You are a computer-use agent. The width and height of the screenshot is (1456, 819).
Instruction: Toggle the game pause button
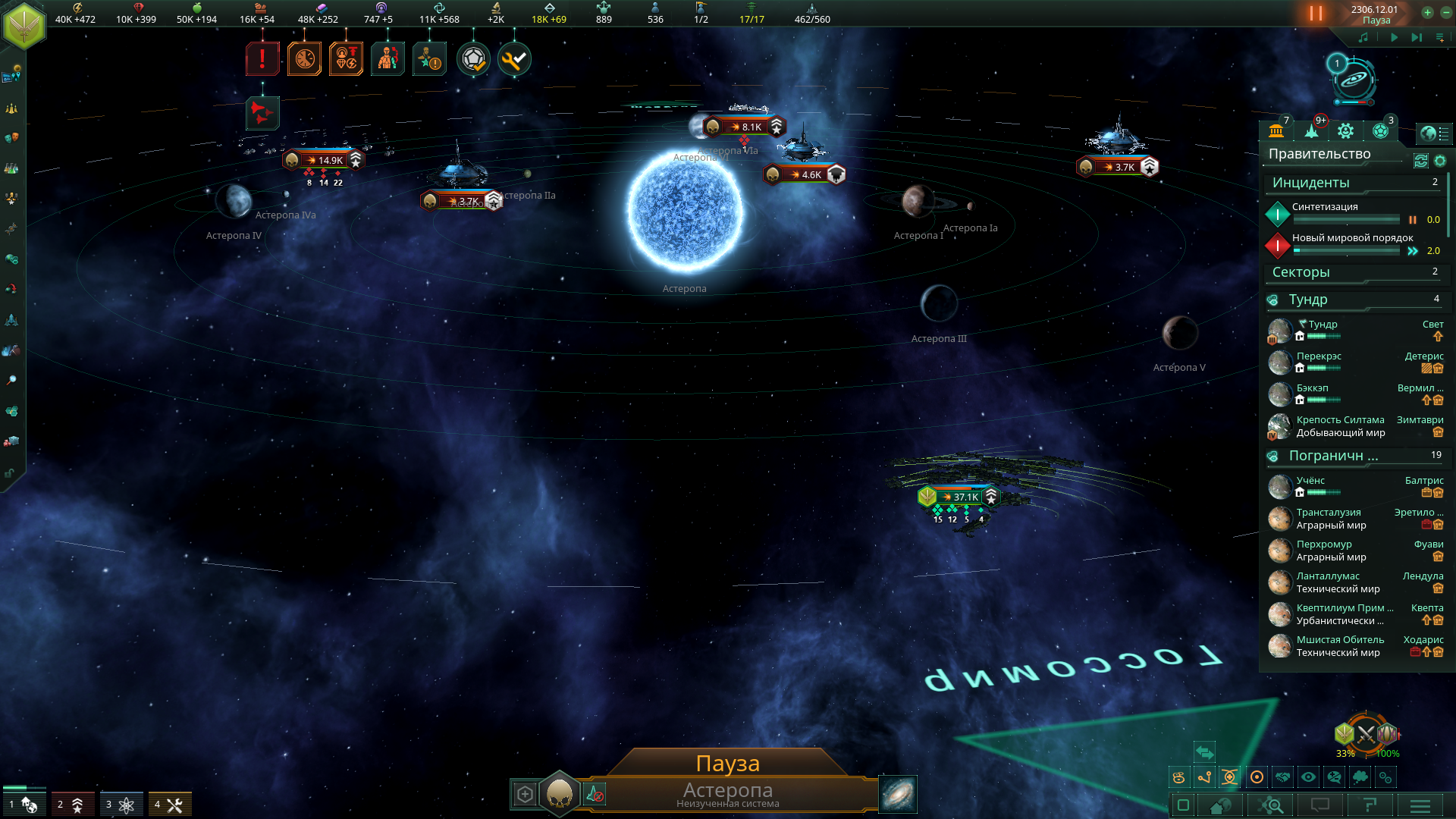tap(1316, 14)
